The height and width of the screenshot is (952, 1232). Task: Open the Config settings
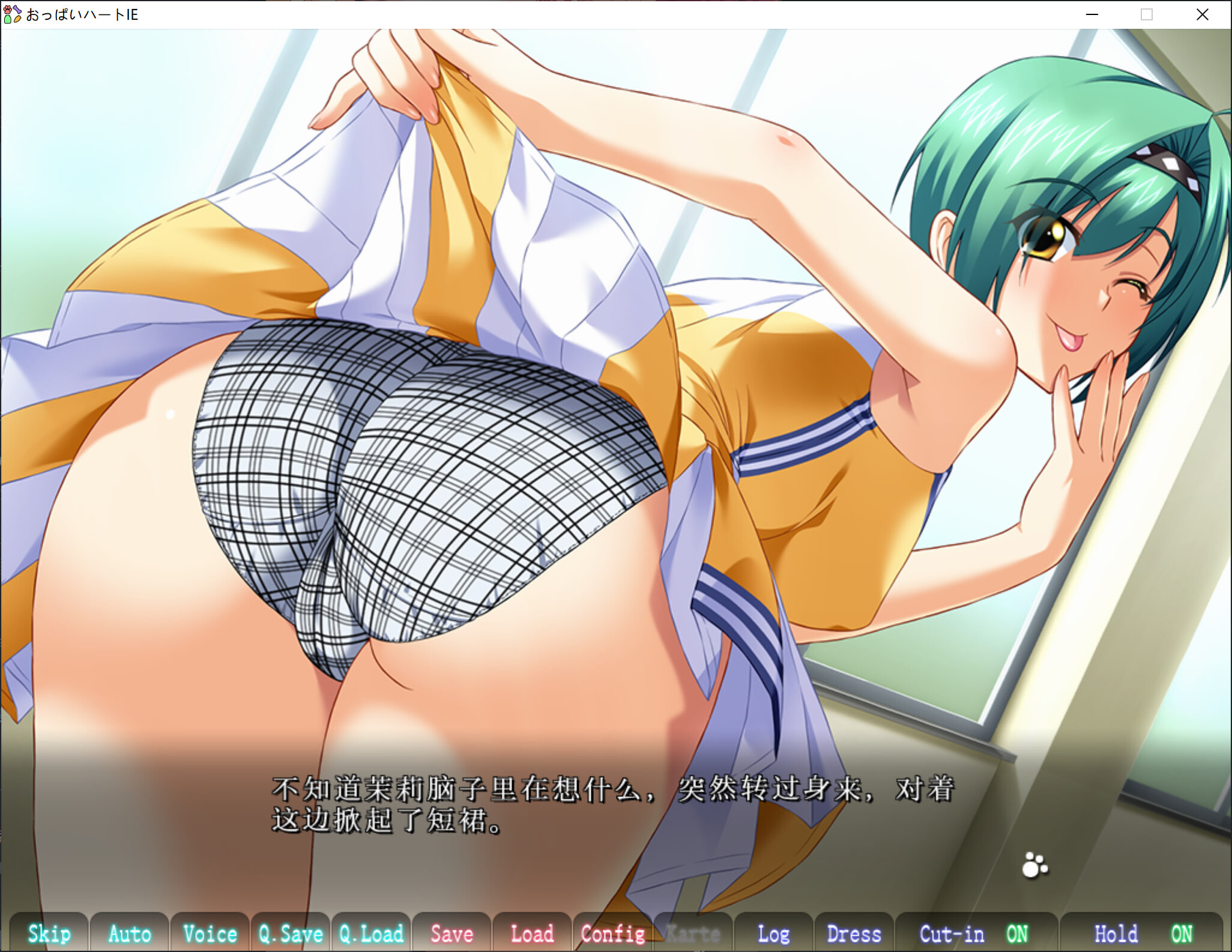(613, 933)
